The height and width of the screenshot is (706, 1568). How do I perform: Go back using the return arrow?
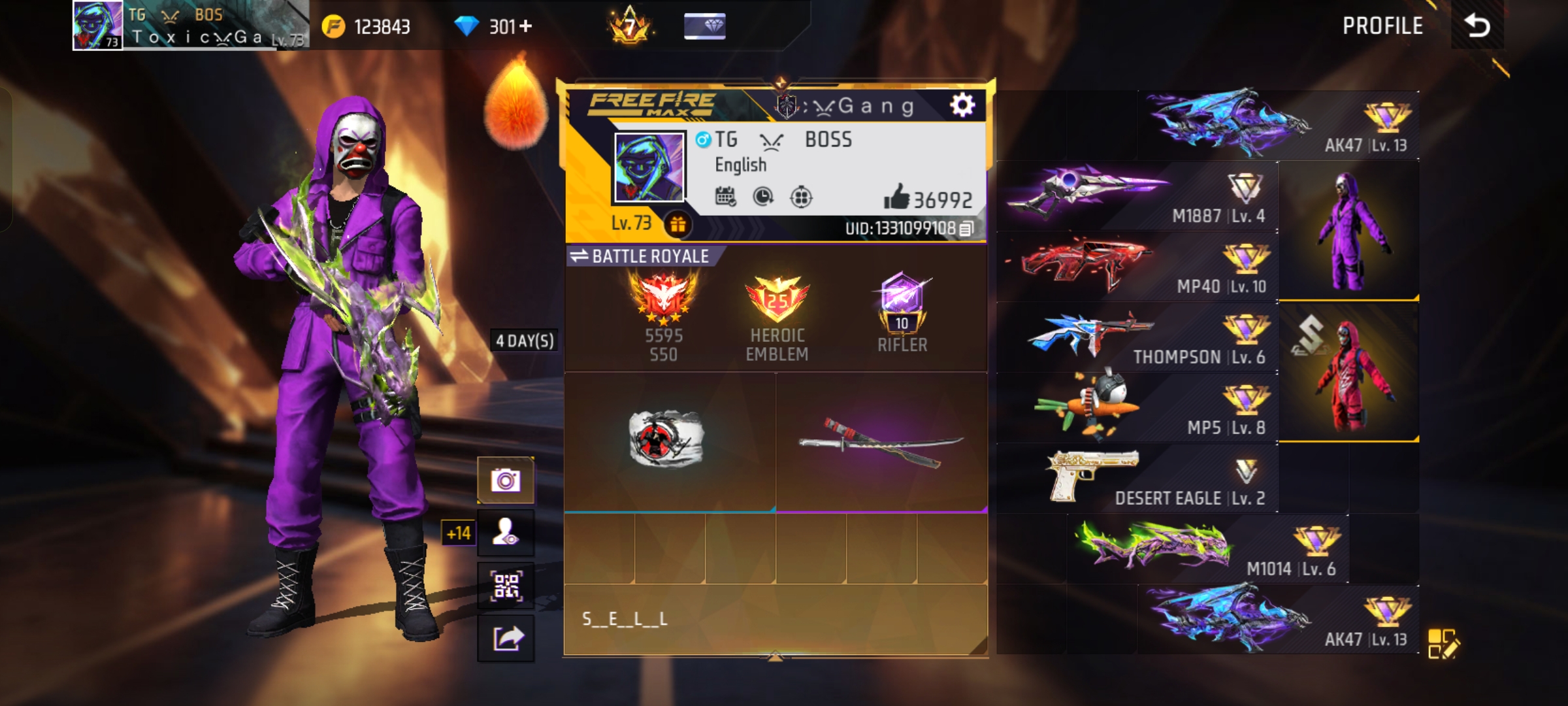point(1477,26)
